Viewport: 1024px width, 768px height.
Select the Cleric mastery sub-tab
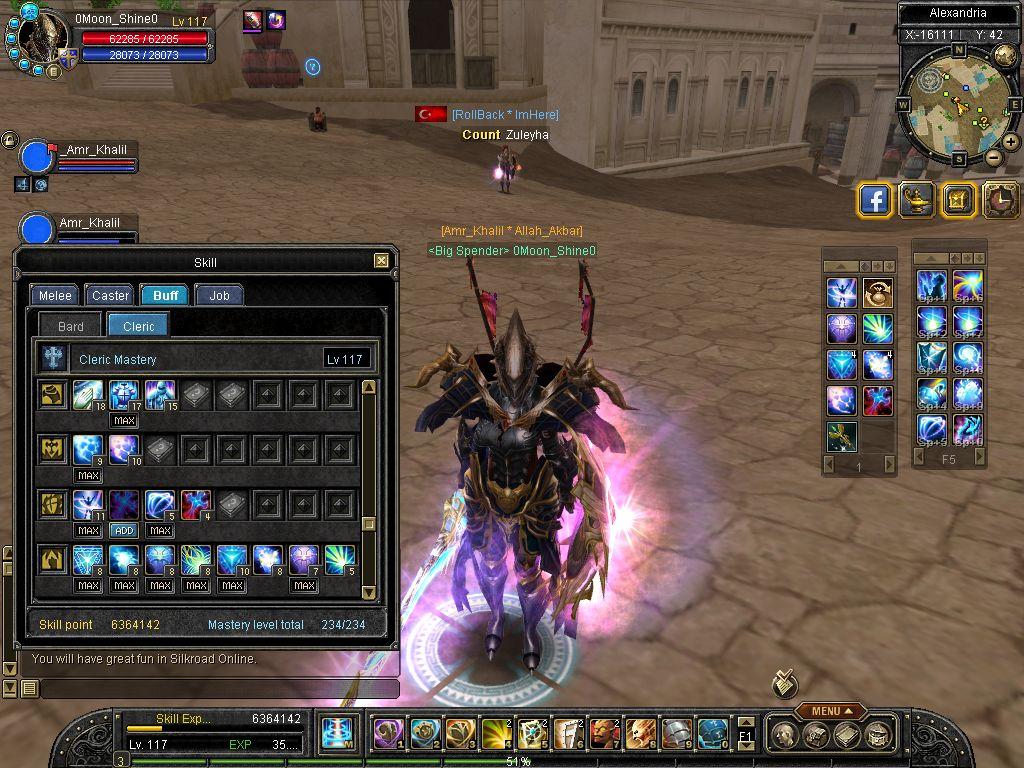(x=139, y=326)
